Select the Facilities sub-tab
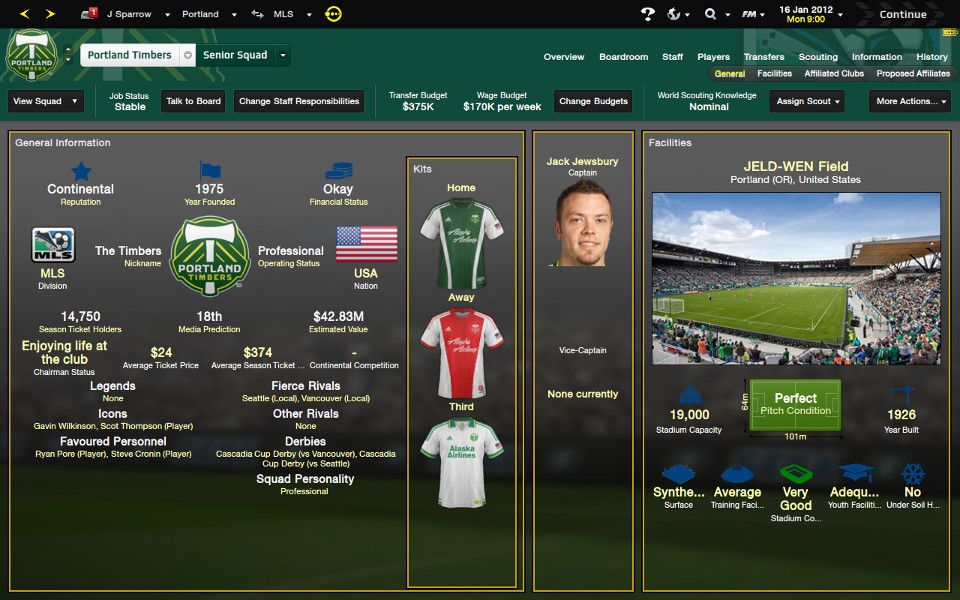Screen dimensions: 960x600 [774, 74]
